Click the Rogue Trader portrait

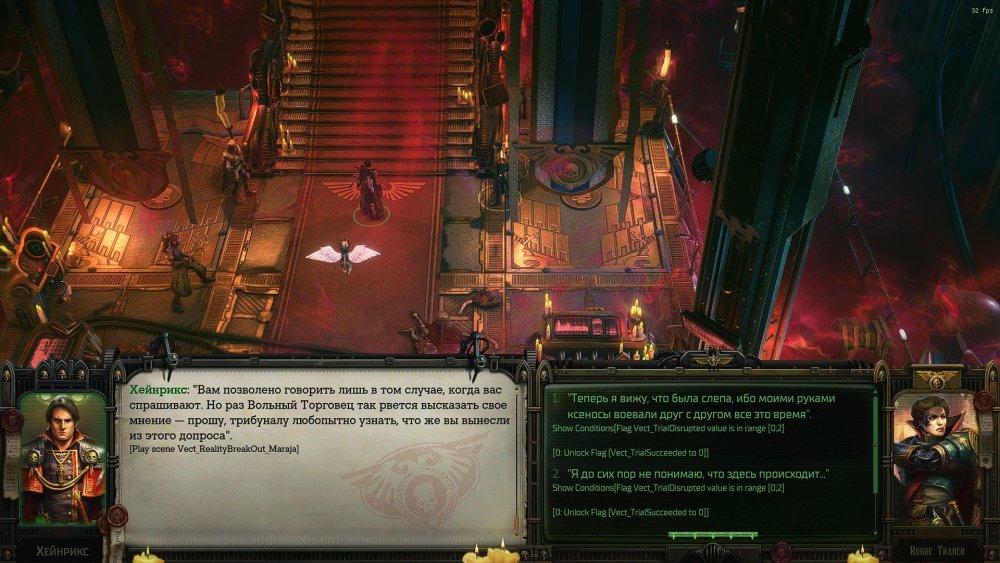933,457
